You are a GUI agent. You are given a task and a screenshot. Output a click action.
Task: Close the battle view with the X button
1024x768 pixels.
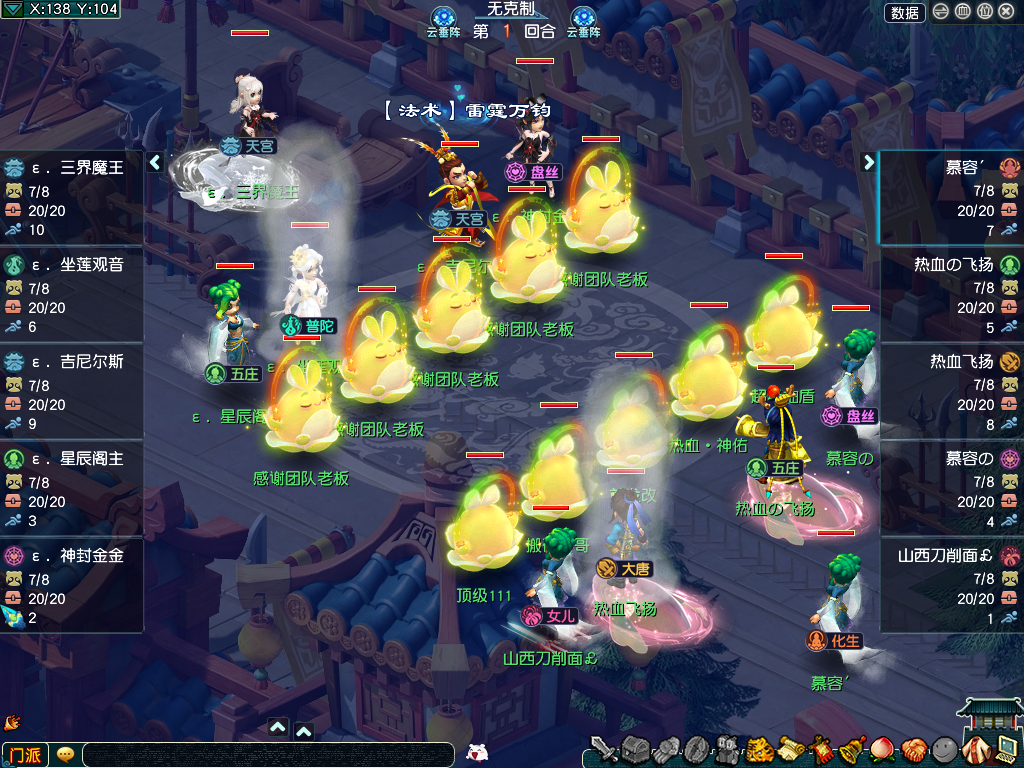(x=1006, y=12)
